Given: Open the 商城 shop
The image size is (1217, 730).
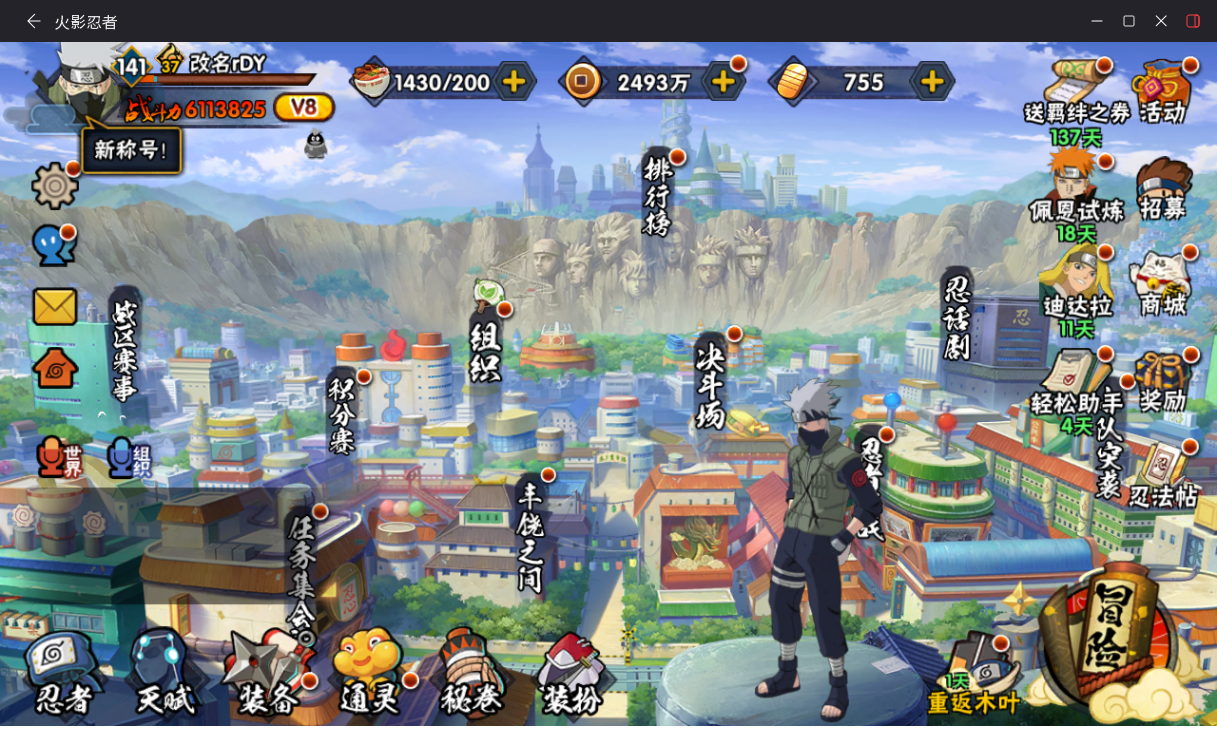Looking at the screenshot, I should pos(1163,285).
